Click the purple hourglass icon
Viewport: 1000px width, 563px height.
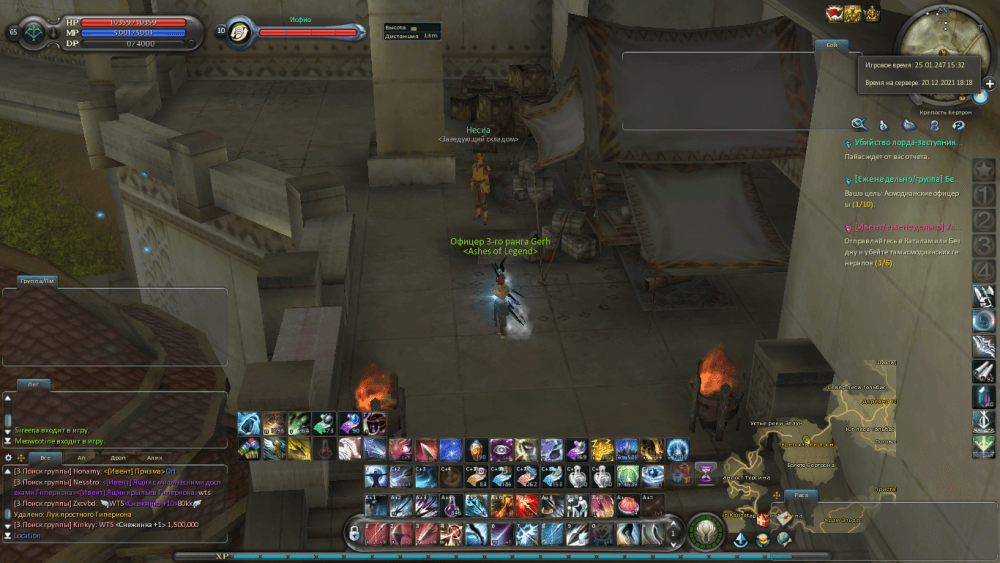(x=705, y=471)
